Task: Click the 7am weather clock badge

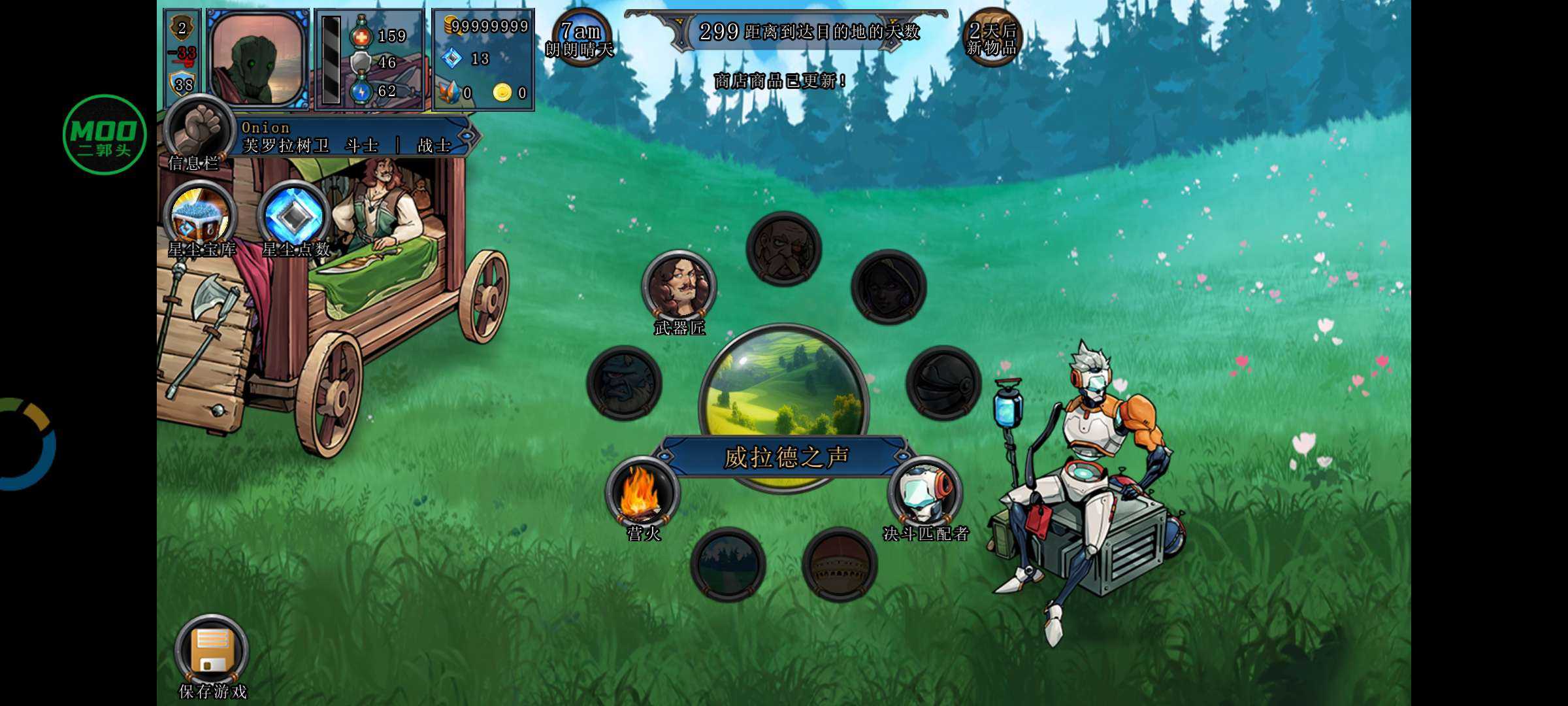Action: [x=580, y=38]
